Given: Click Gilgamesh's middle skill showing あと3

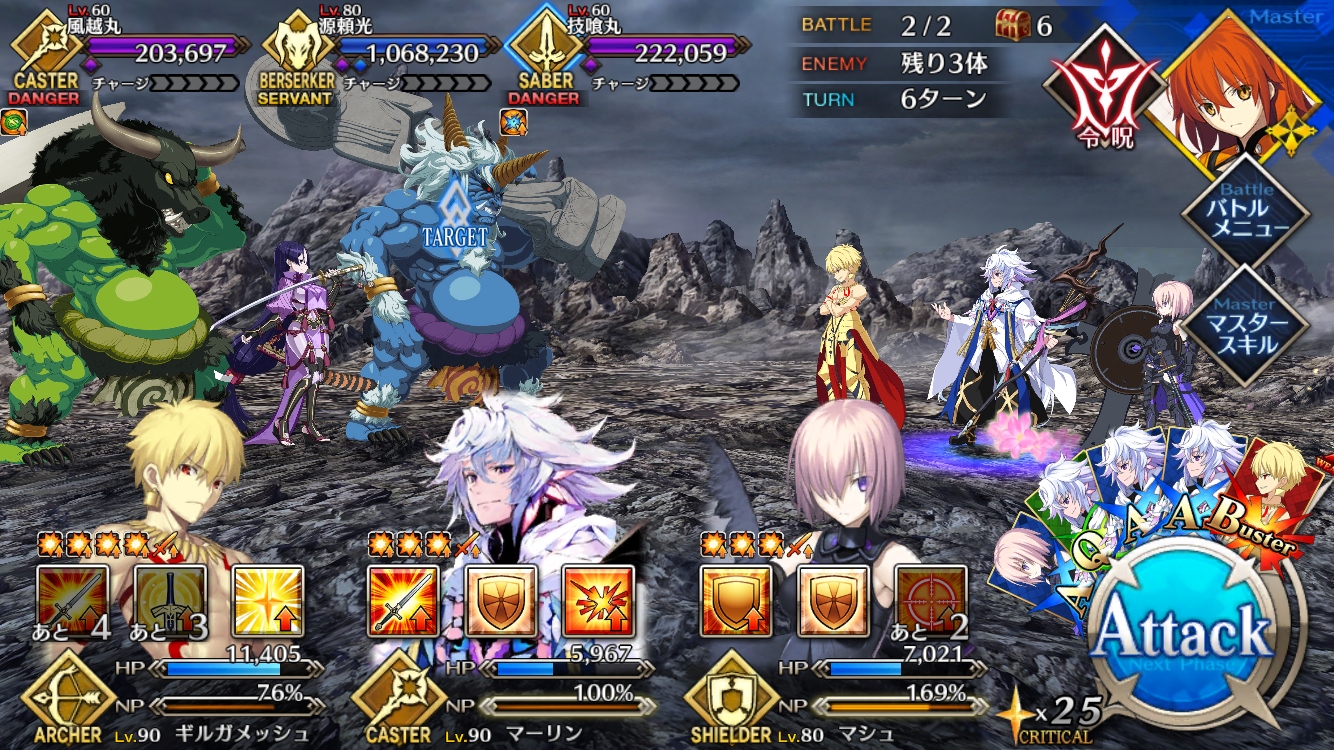Looking at the screenshot, I should 170,600.
